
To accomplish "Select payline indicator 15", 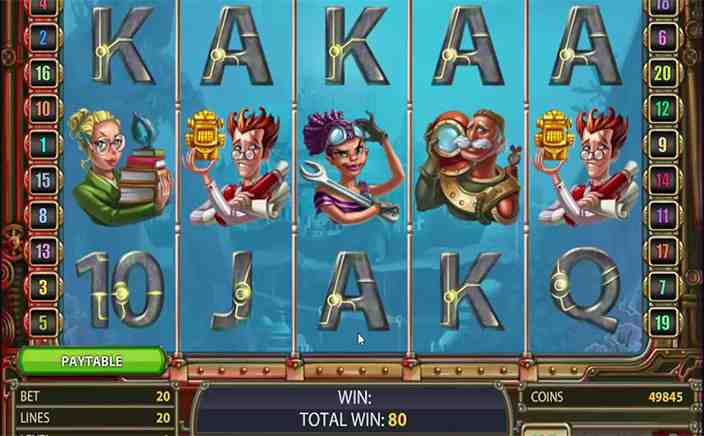I will point(43,180).
